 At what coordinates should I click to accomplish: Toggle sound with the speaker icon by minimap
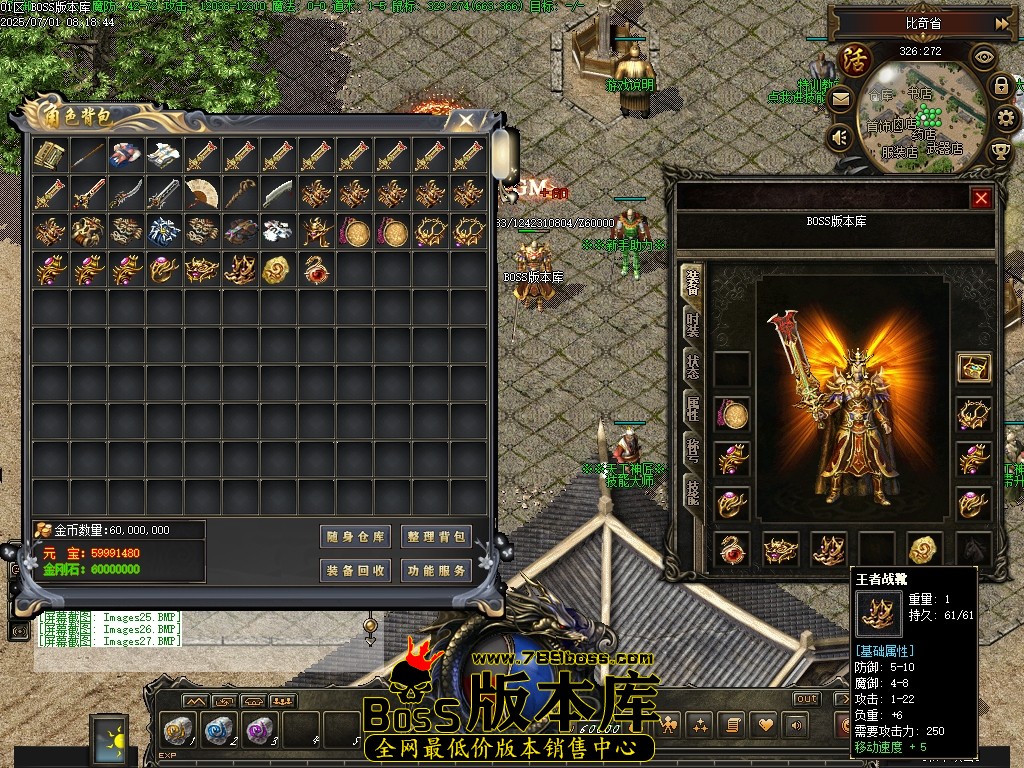[841, 137]
